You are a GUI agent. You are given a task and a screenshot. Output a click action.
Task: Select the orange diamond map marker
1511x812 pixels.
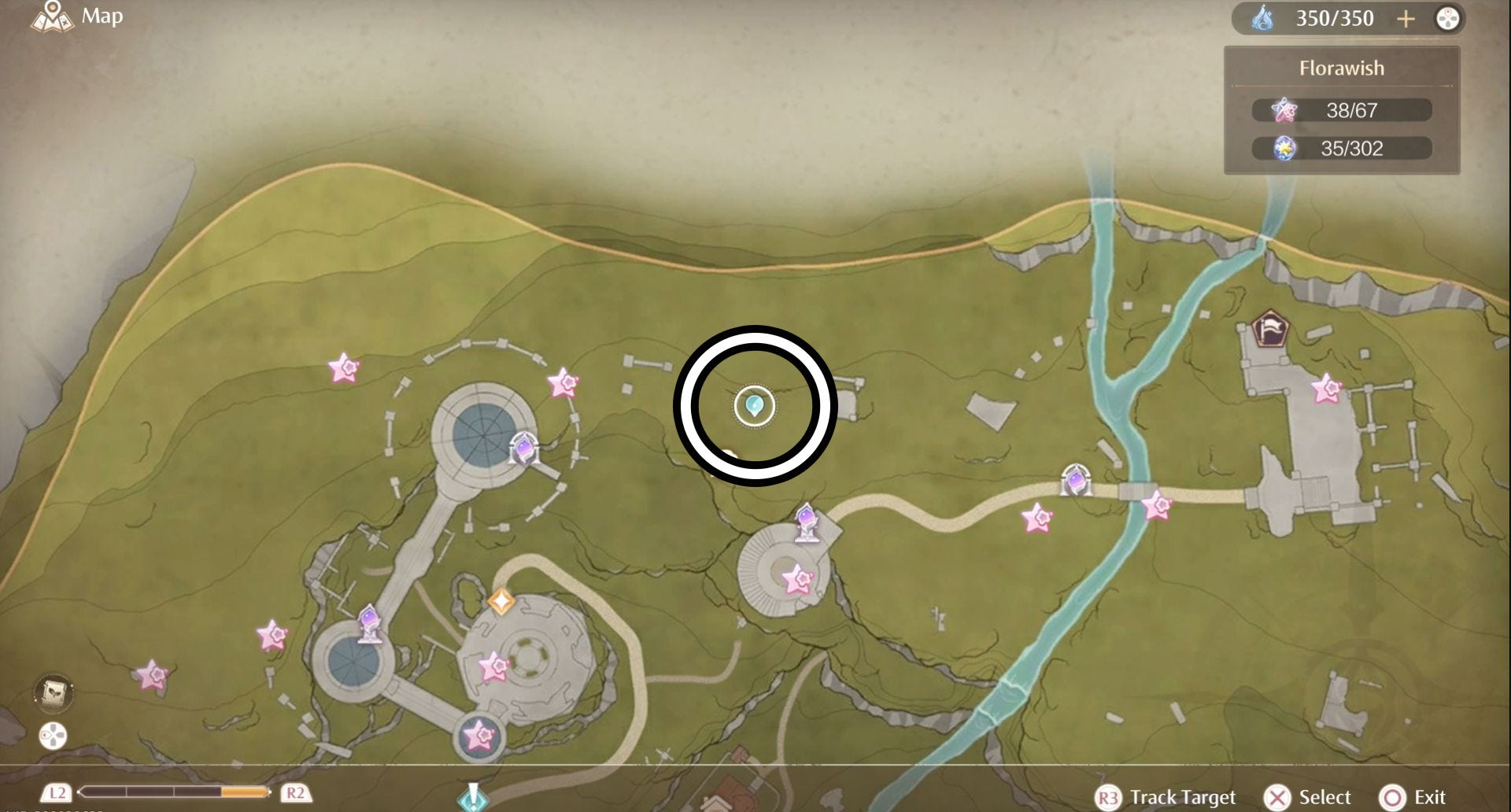coord(501,602)
